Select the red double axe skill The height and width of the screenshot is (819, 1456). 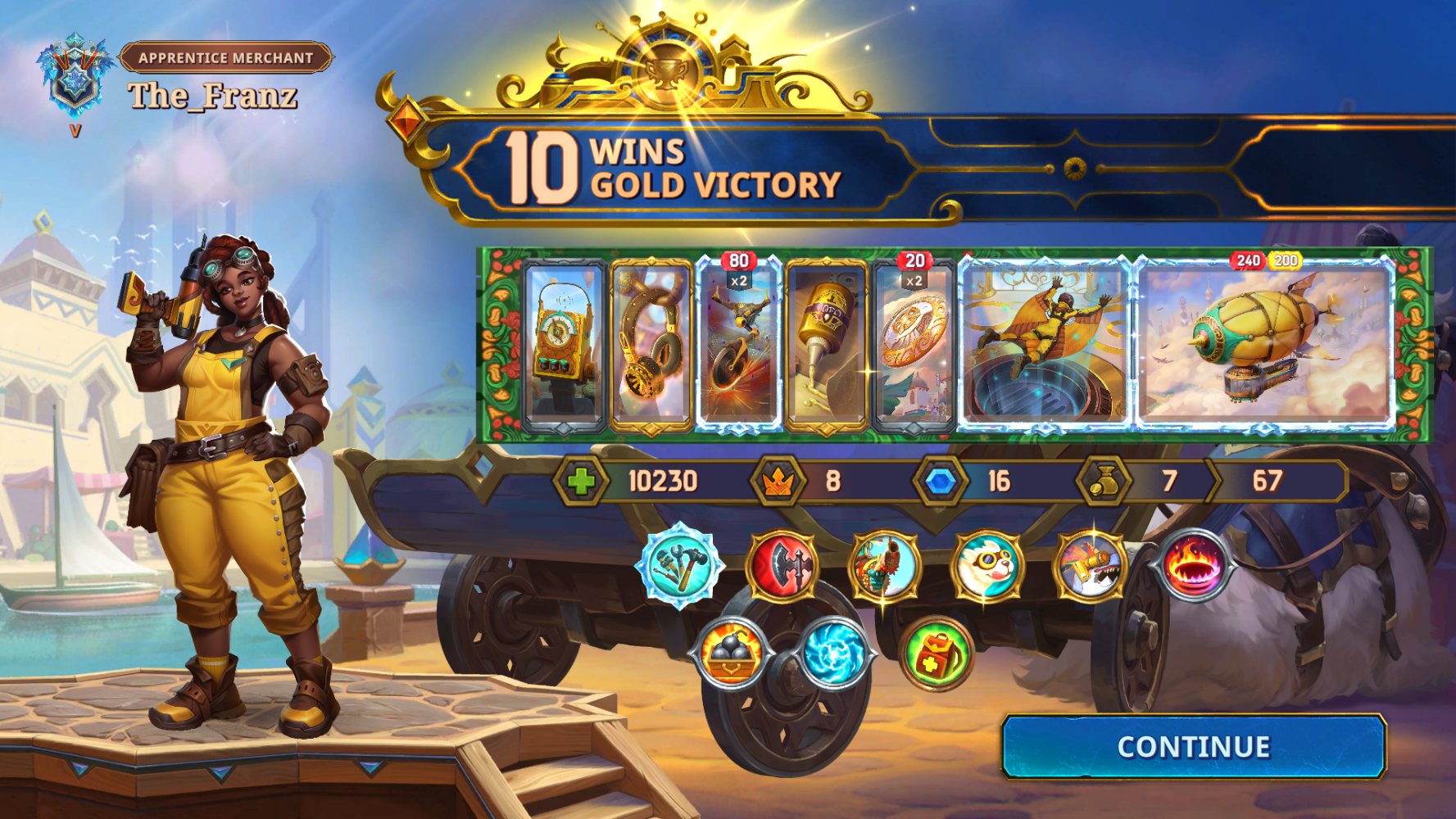click(782, 566)
